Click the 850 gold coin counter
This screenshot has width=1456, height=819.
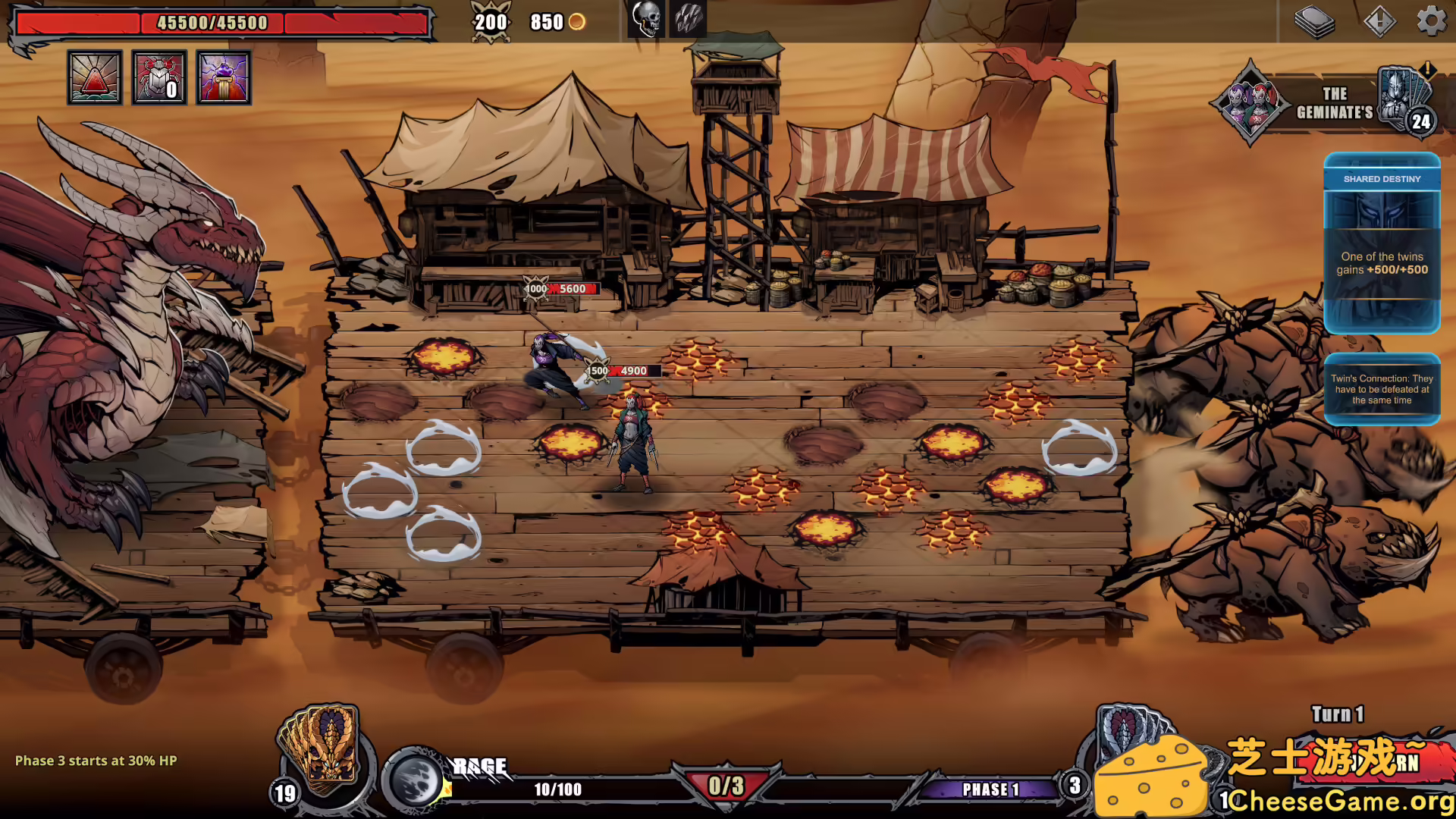pos(554,22)
